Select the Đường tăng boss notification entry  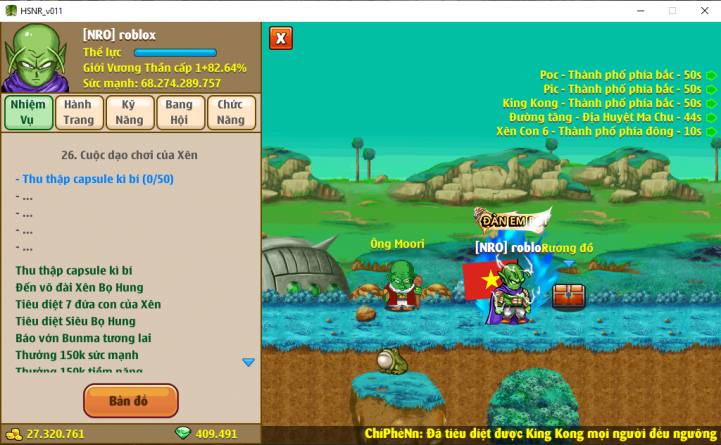click(604, 117)
